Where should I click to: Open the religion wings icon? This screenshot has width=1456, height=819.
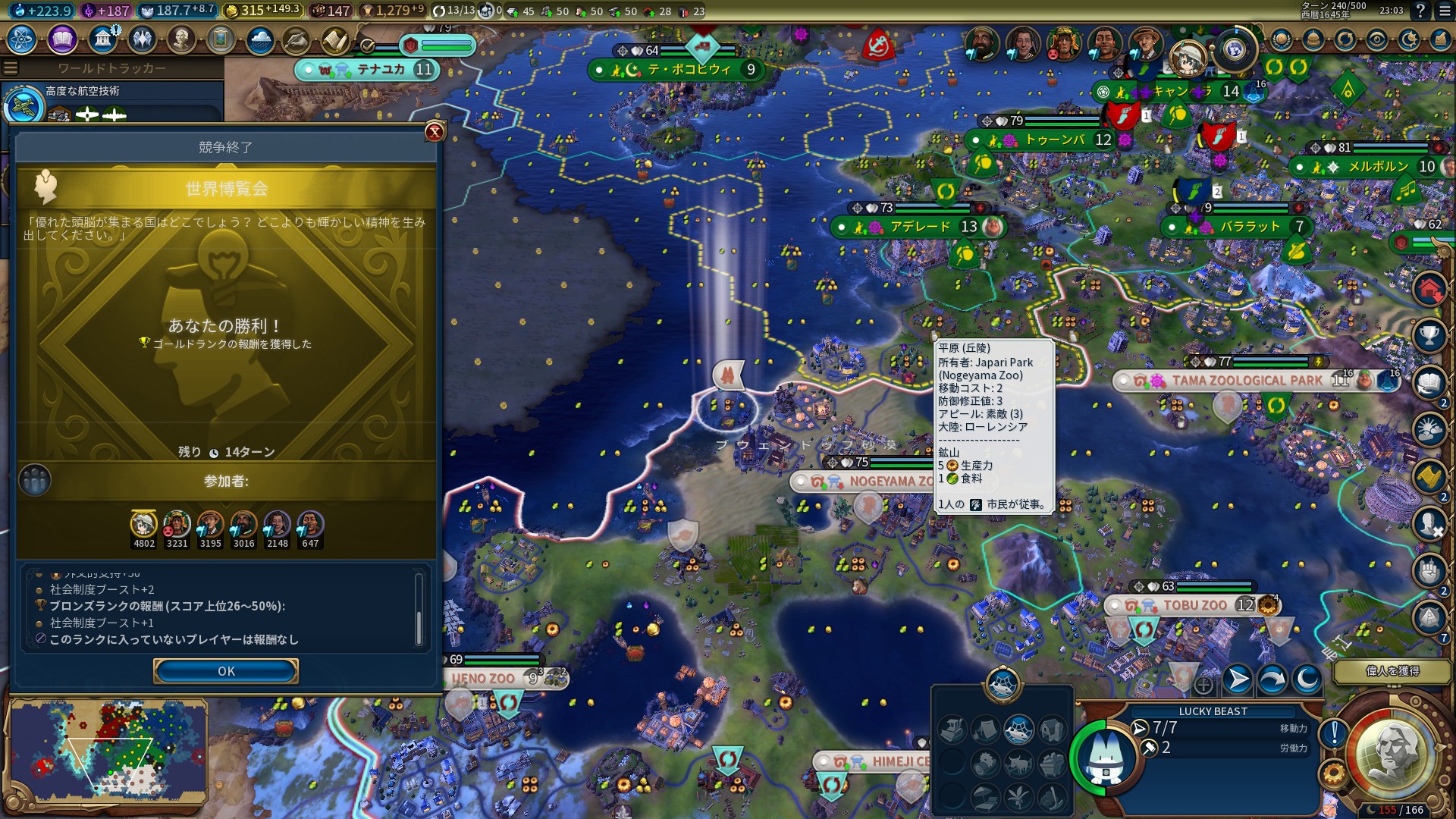142,39
